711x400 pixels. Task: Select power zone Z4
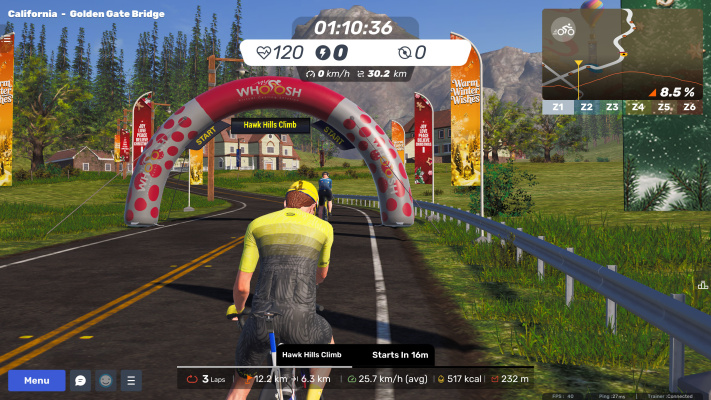[637, 106]
